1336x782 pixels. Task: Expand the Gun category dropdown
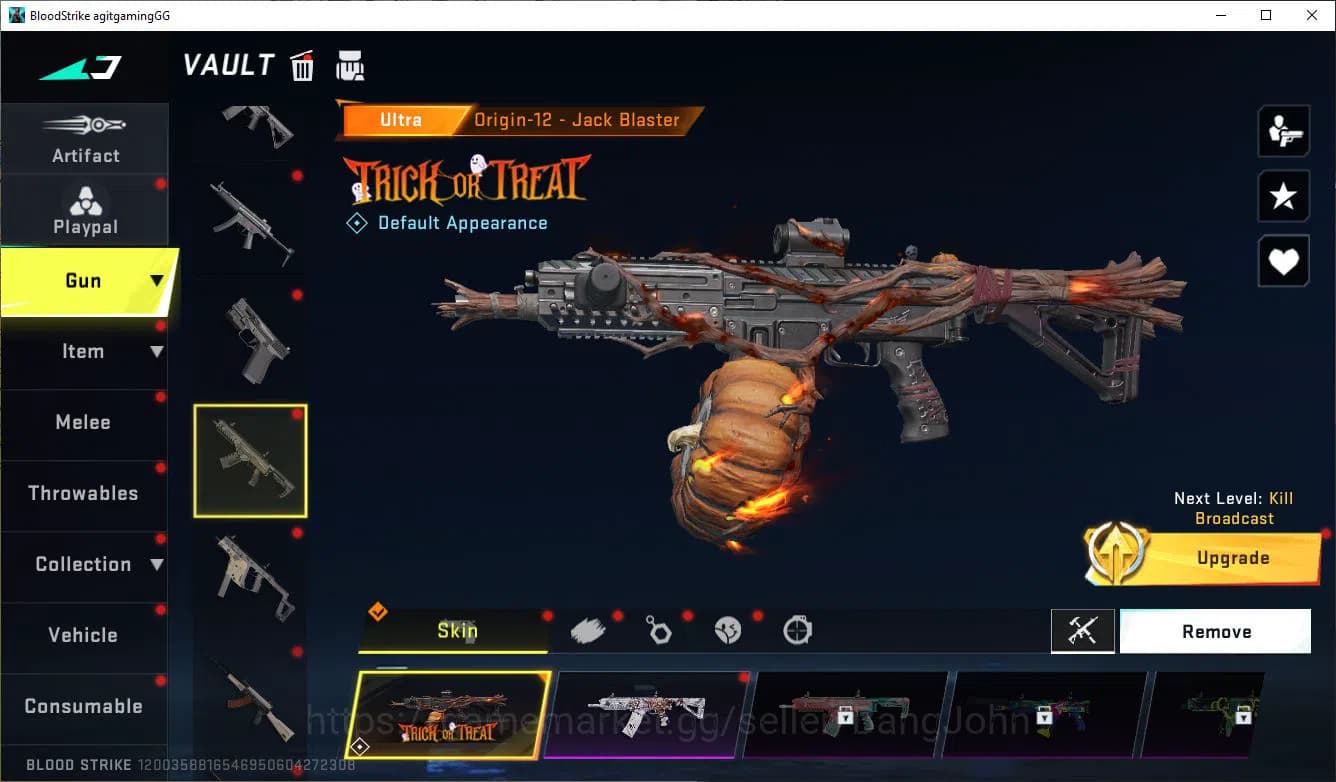157,282
